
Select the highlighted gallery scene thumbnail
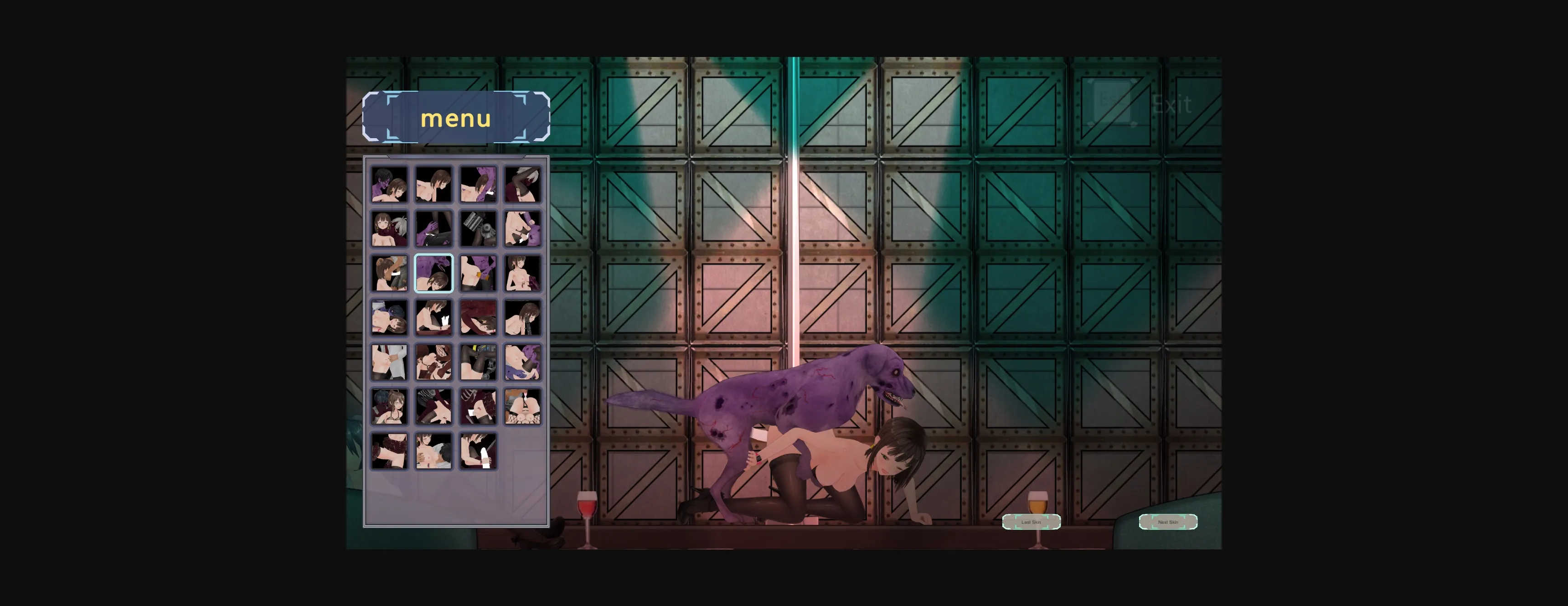click(434, 274)
